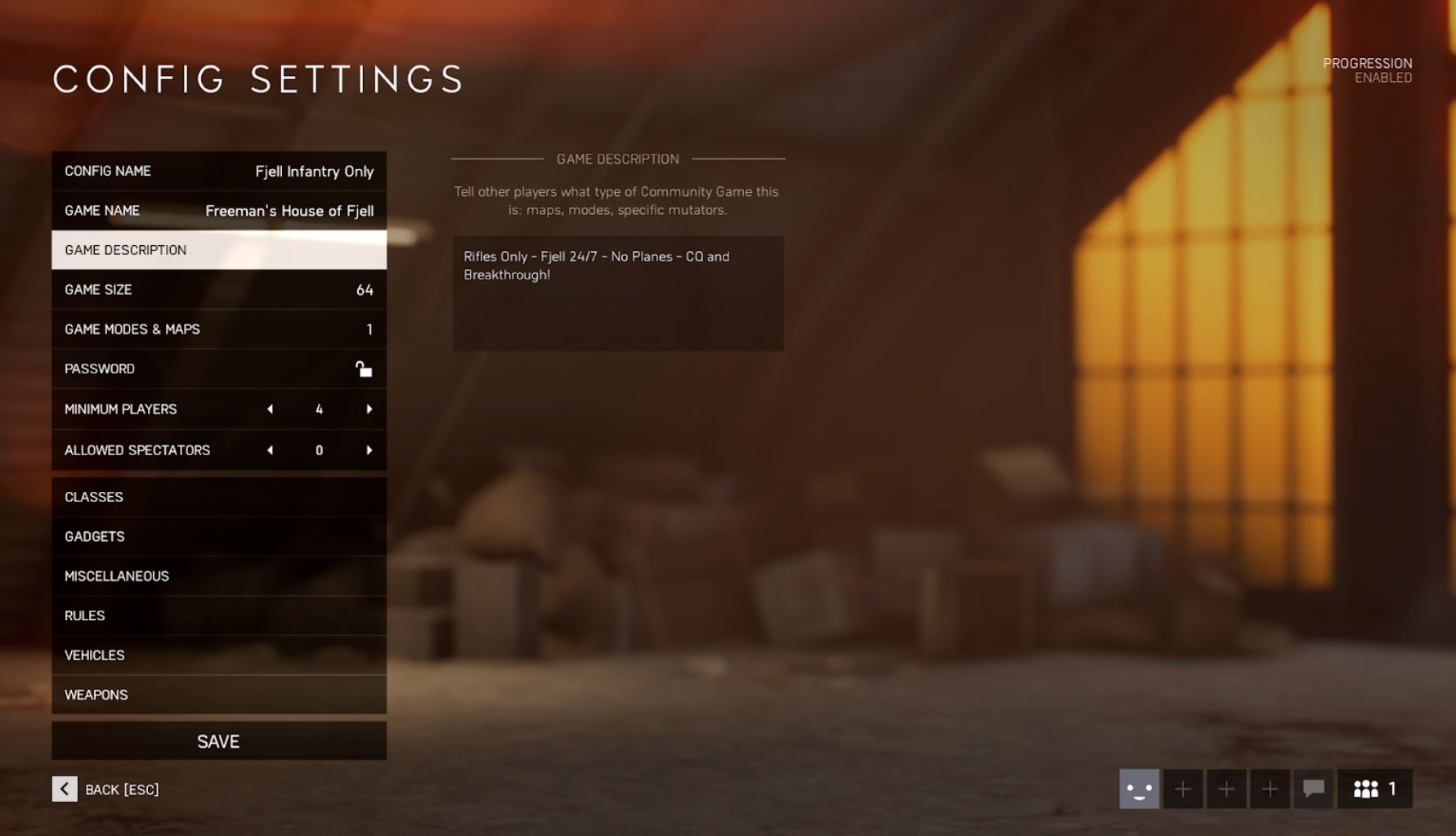Increase Allowed Spectators with right arrow
The height and width of the screenshot is (836, 1456).
369,450
